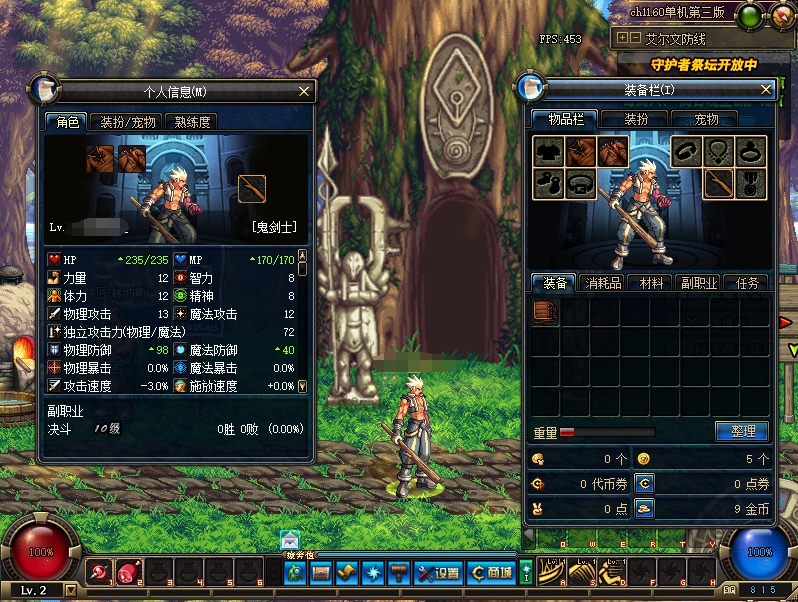Close the 个人信息 character info window

(x=303, y=92)
